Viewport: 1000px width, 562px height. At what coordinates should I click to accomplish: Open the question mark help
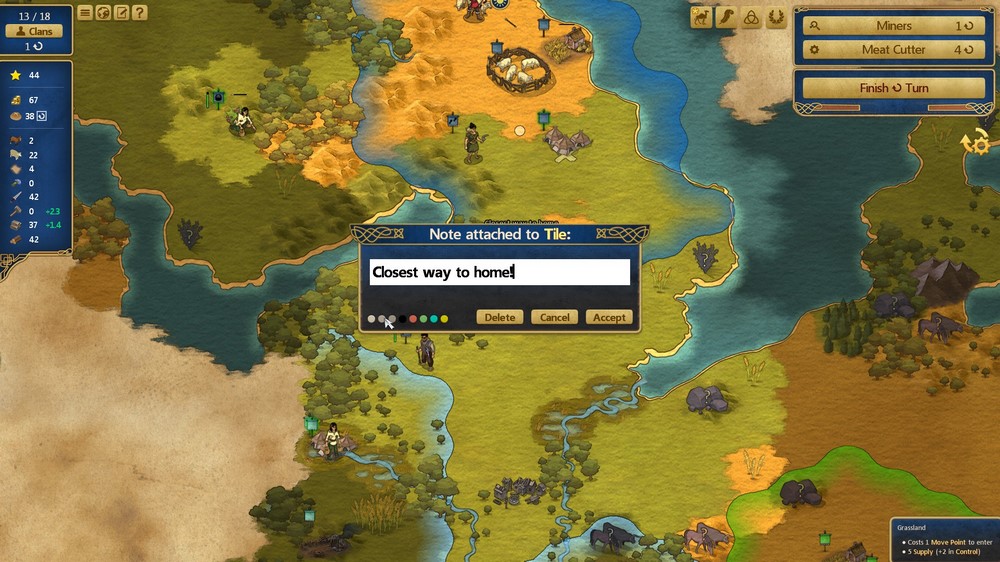139,13
